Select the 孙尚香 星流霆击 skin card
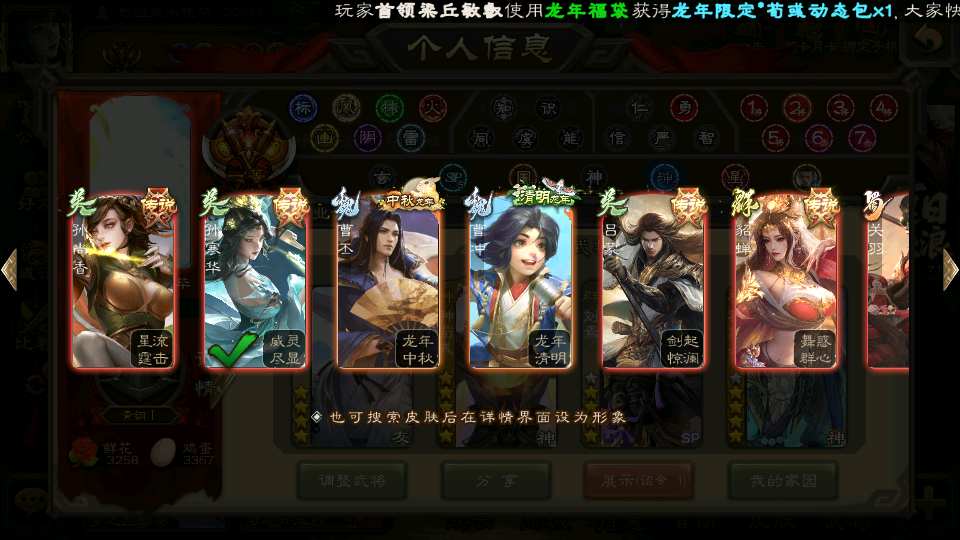 coord(122,281)
